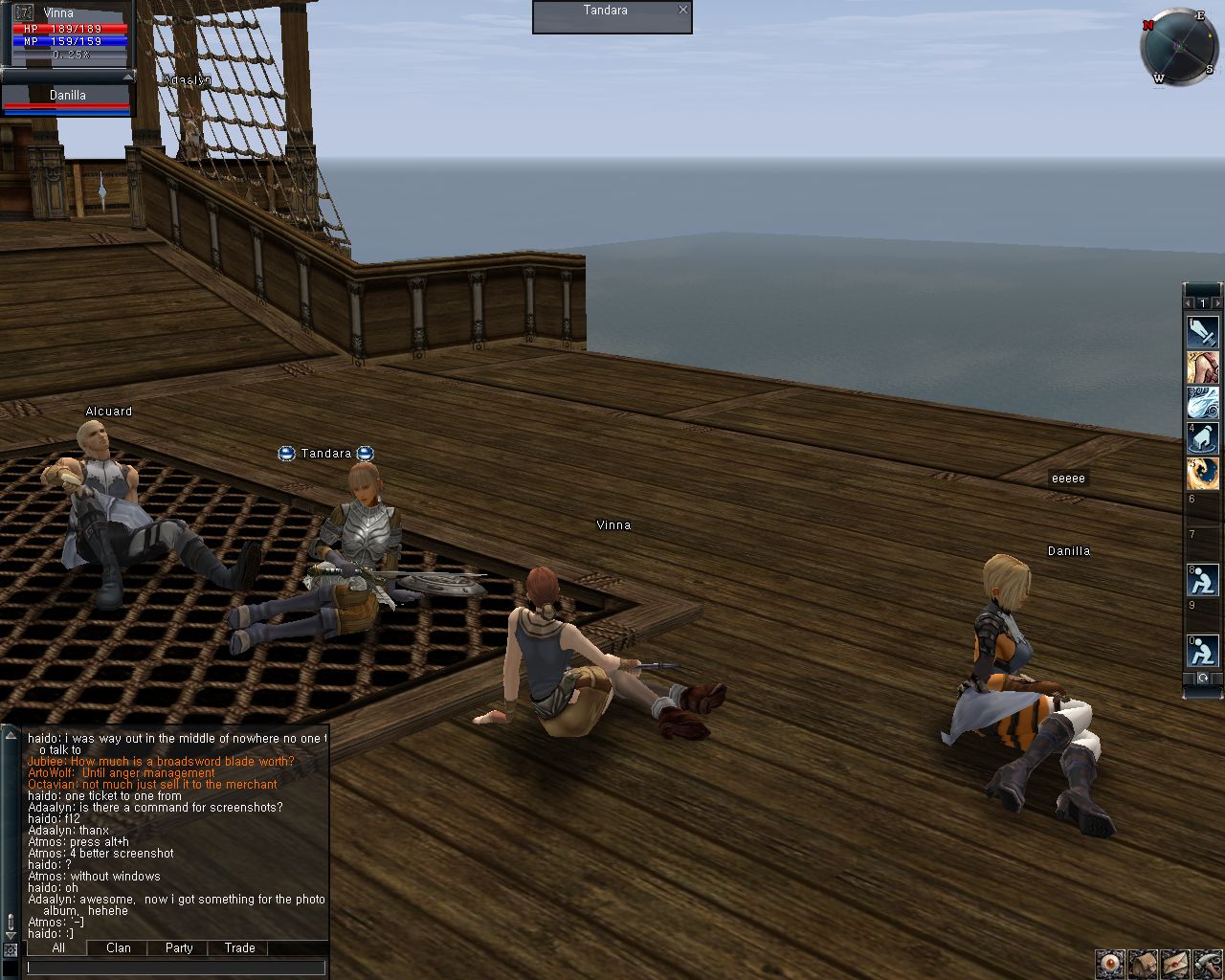Toggle sit/stand action in slot 8
This screenshot has width=1225, height=980.
coord(1203,579)
